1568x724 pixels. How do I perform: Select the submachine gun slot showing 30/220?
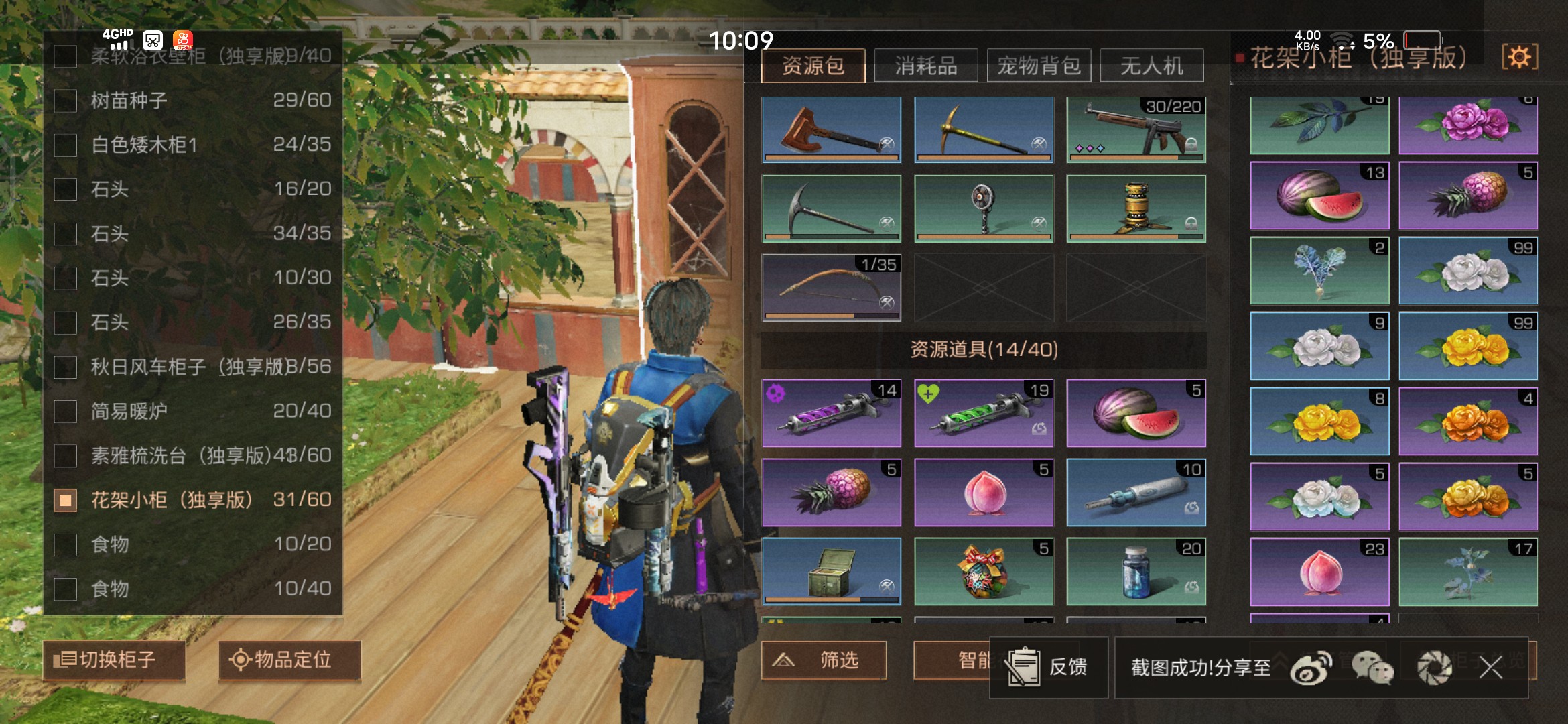(x=1136, y=129)
